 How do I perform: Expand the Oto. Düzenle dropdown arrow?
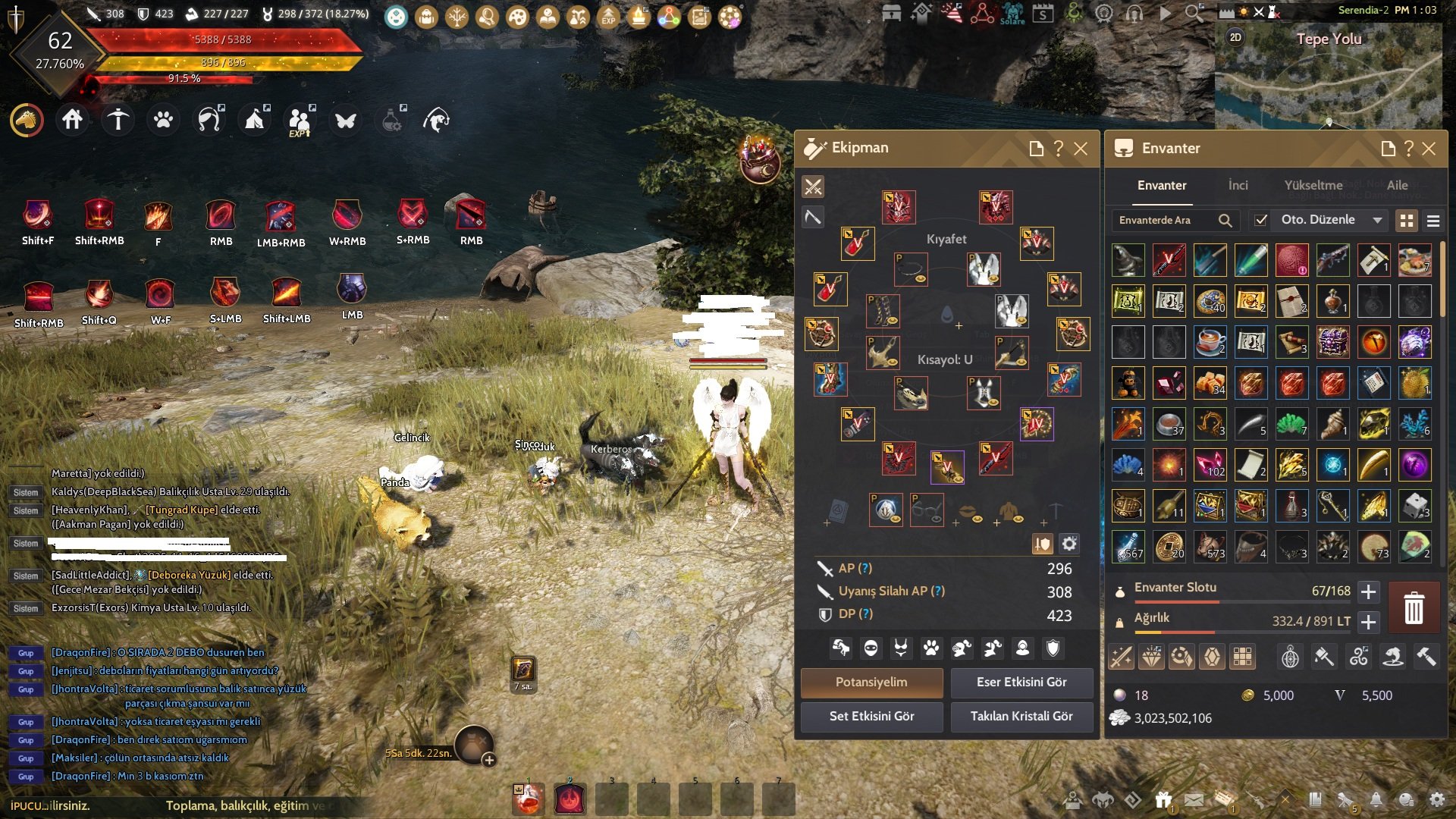(x=1377, y=220)
